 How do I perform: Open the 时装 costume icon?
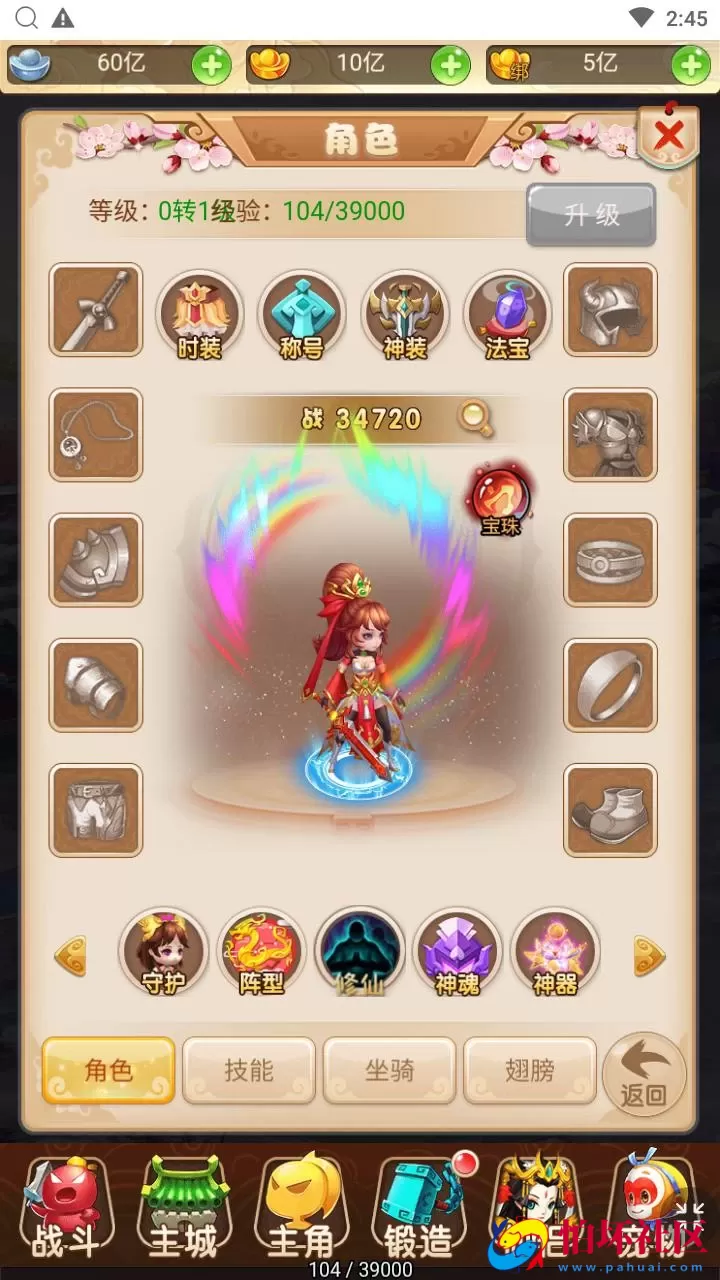(200, 315)
